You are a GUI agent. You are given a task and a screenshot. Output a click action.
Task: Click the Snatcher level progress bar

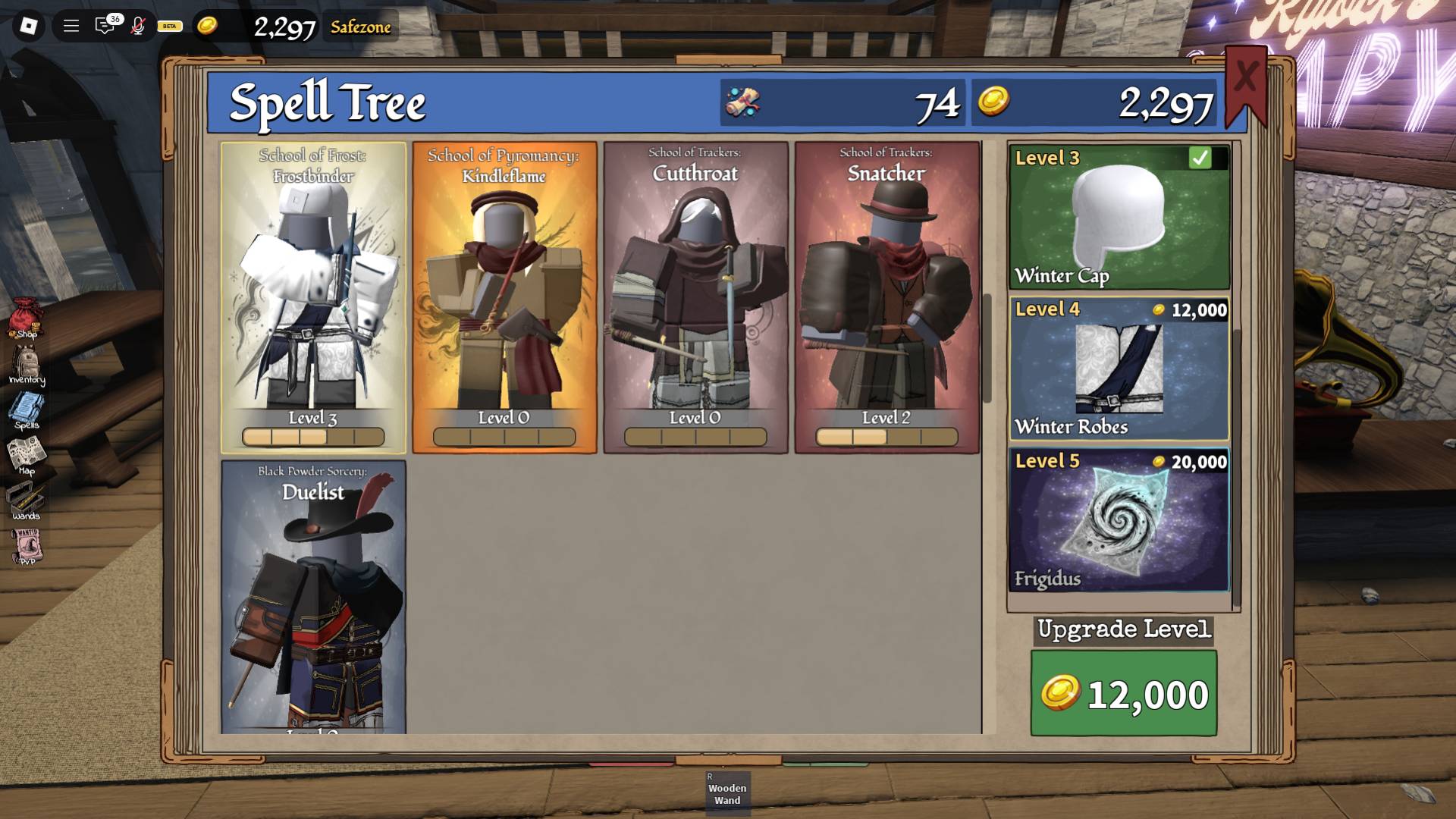point(887,437)
